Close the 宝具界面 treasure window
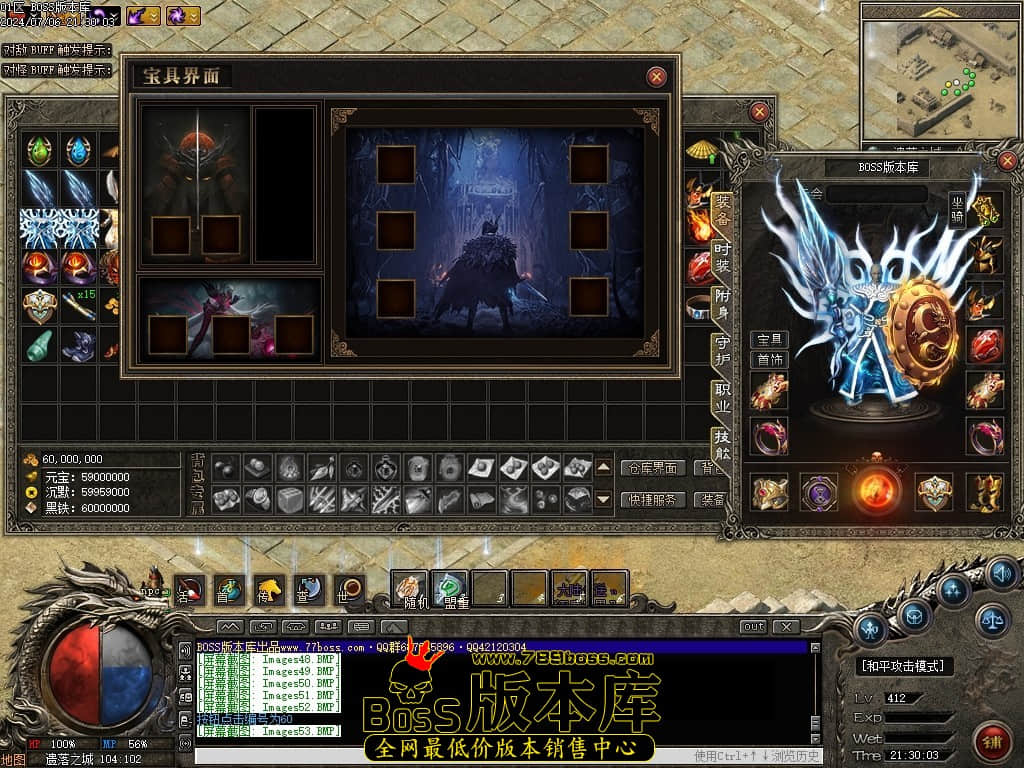This screenshot has width=1024, height=768. coord(656,76)
